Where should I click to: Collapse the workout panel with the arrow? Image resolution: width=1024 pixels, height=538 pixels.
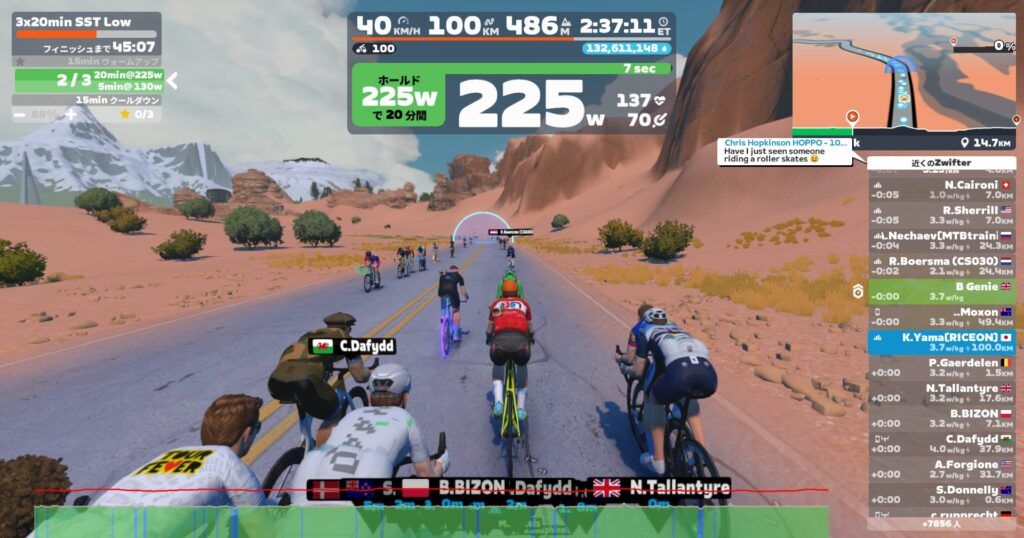(x=172, y=81)
